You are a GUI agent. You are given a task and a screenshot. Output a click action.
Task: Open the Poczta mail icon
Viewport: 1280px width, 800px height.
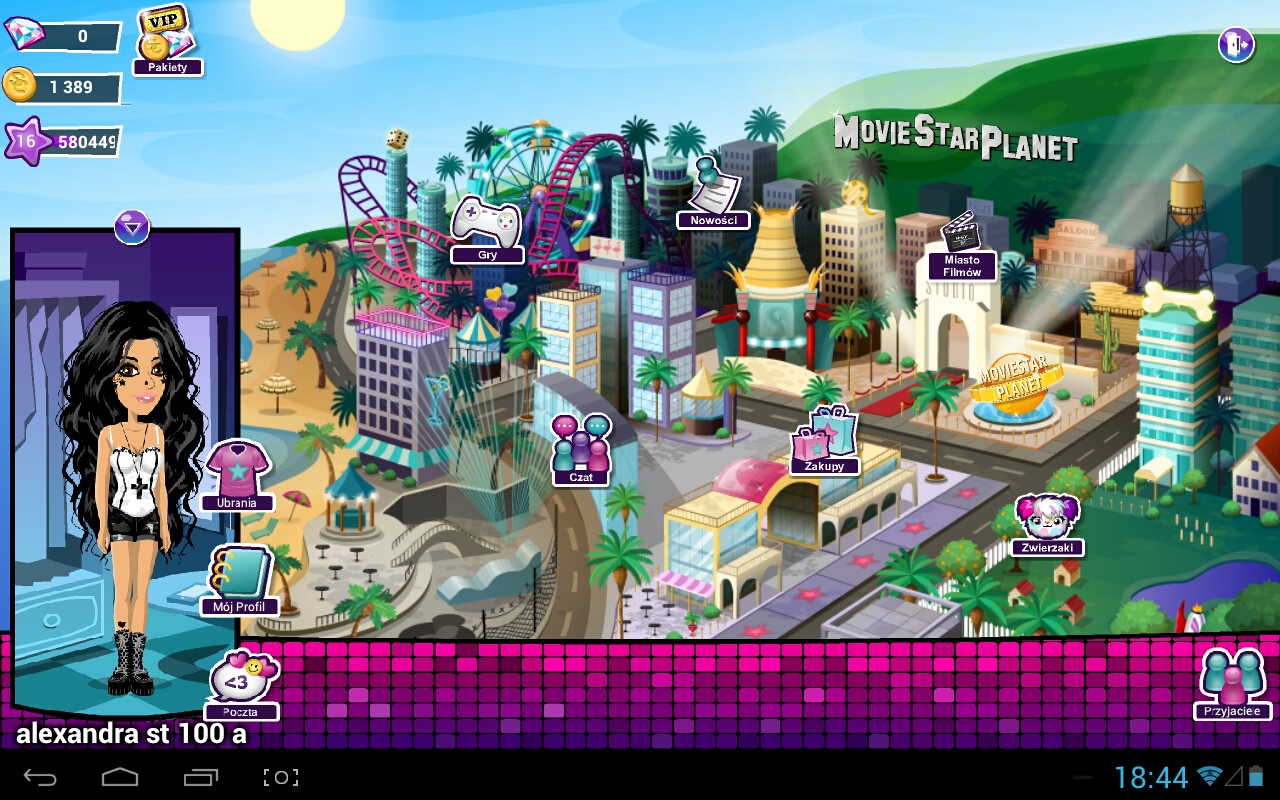(x=243, y=683)
